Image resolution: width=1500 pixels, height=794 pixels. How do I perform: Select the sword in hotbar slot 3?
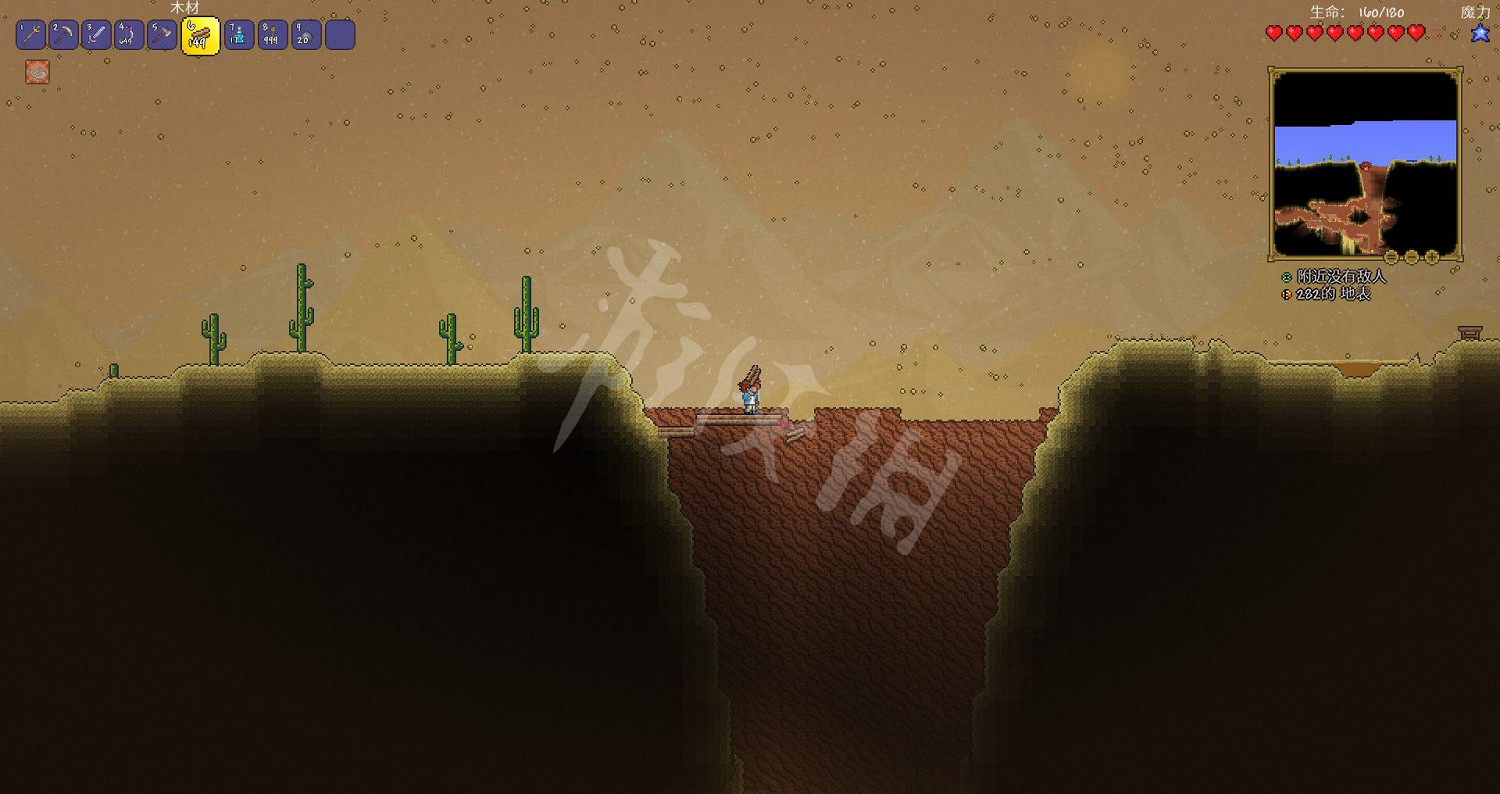(x=96, y=33)
